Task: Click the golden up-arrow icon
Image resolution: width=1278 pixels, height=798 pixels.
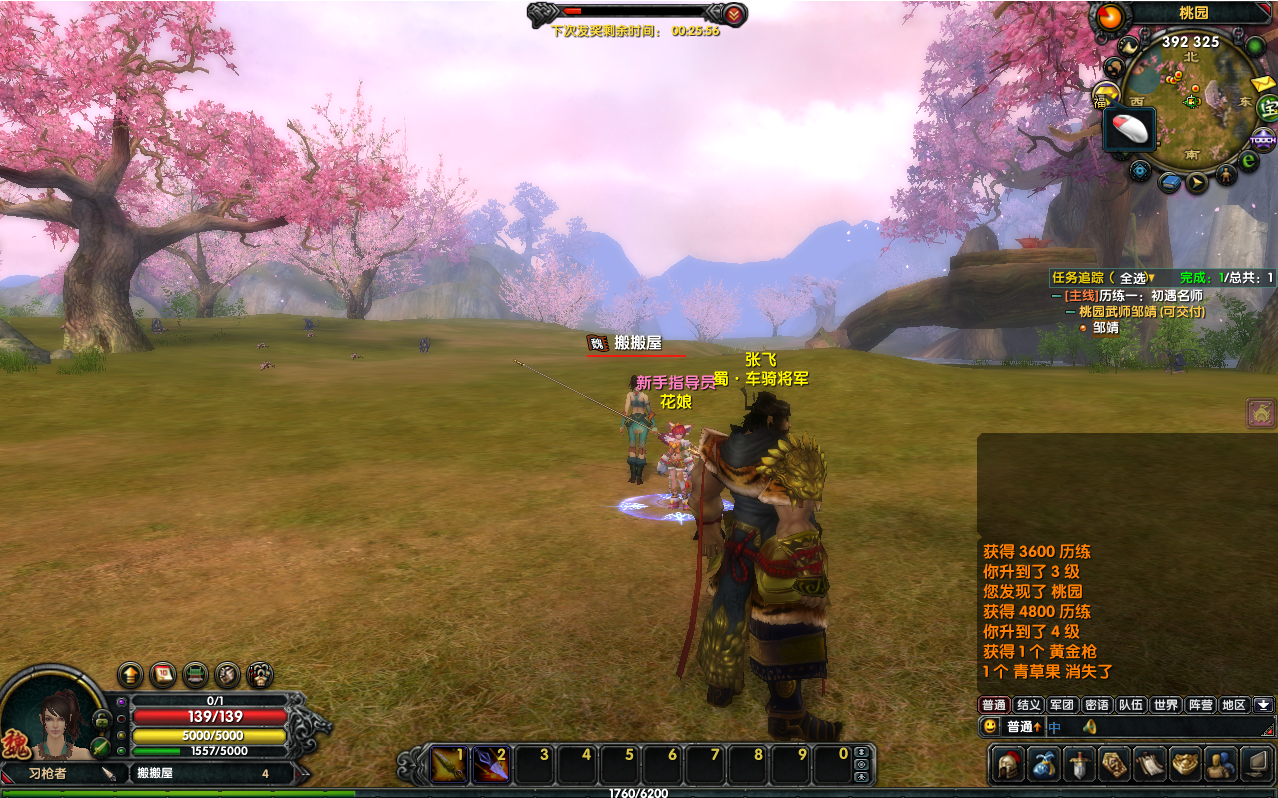Action: pos(130,675)
